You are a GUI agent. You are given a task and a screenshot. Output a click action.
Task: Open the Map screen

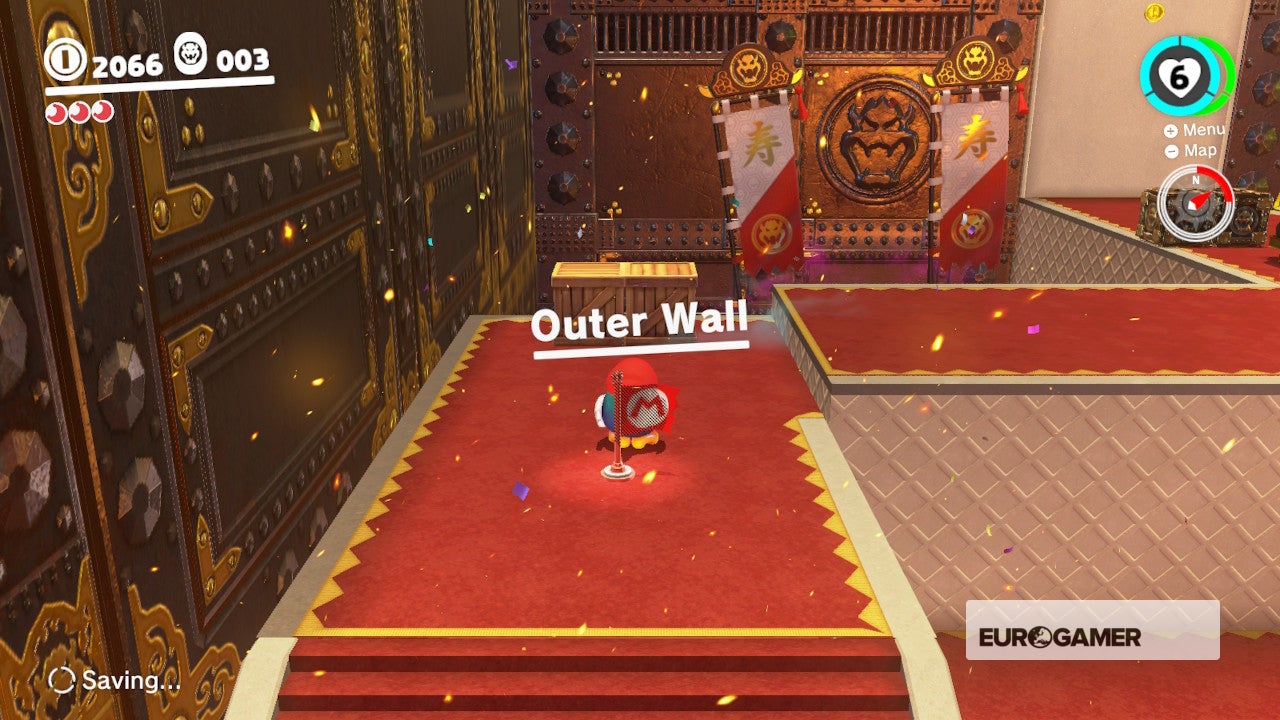click(x=1200, y=149)
